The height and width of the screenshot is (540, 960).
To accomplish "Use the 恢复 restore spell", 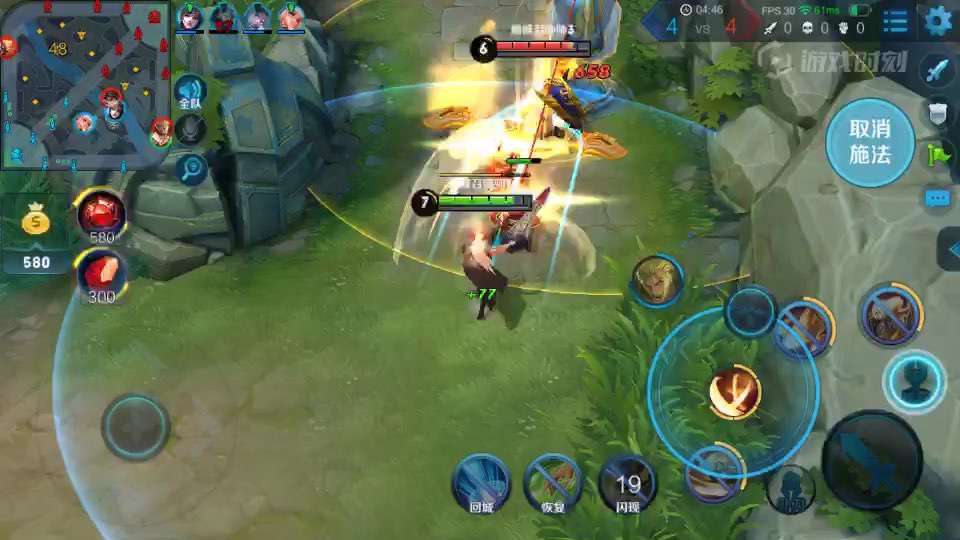I will [x=553, y=481].
